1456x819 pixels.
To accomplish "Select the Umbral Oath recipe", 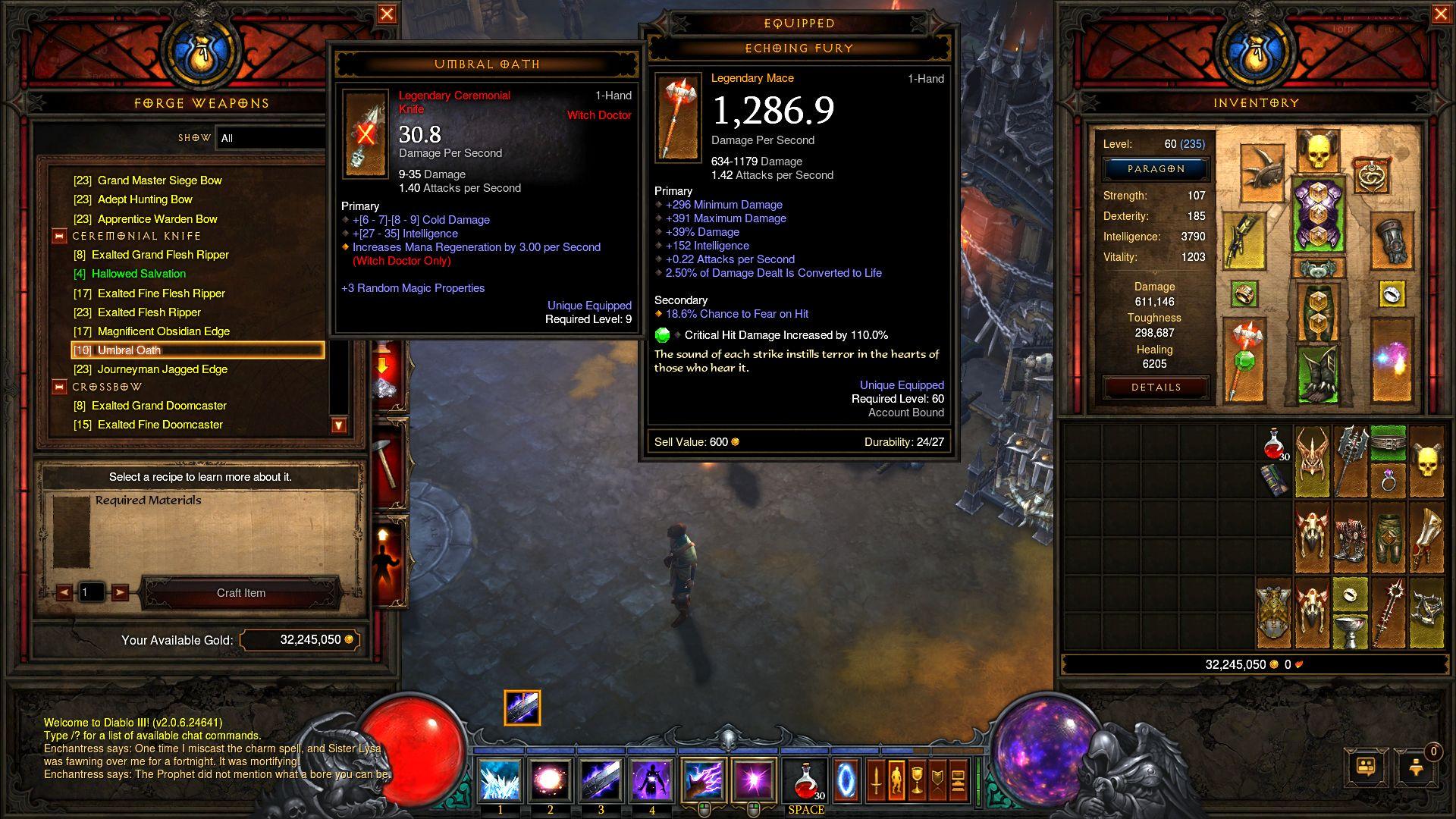I will pyautogui.click(x=197, y=350).
